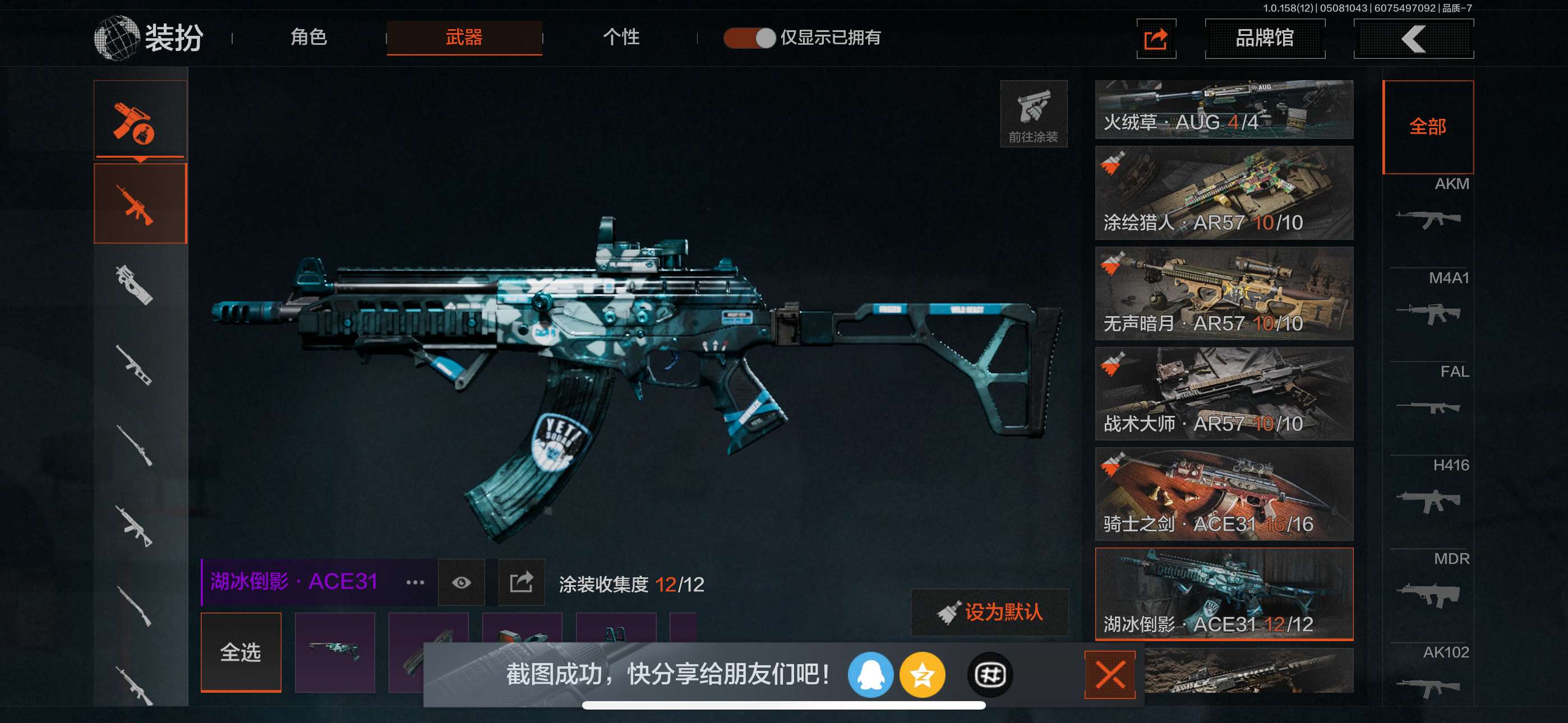Choose 涂绘猎人 AR57 skin

click(x=1224, y=193)
